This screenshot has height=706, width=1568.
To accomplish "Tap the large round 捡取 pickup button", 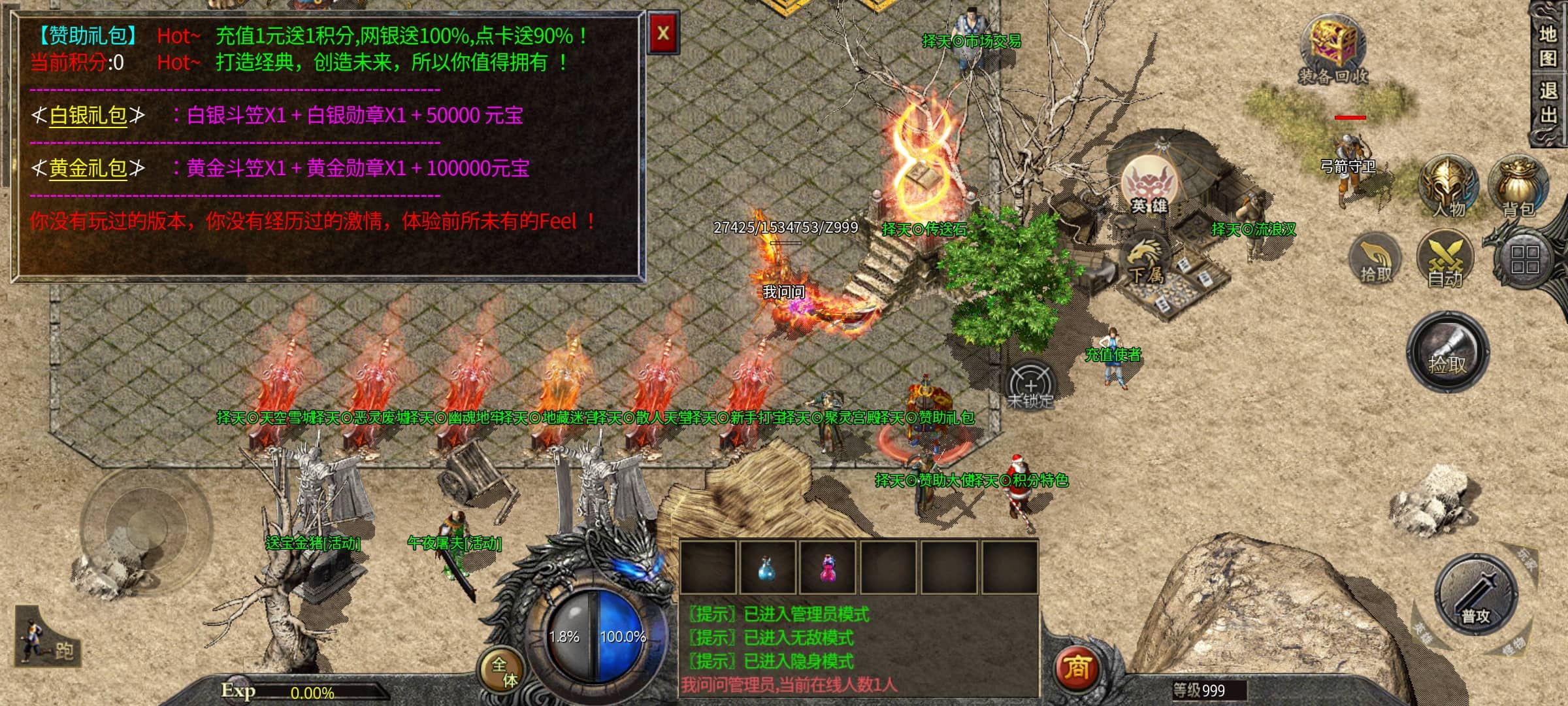I will (1448, 353).
